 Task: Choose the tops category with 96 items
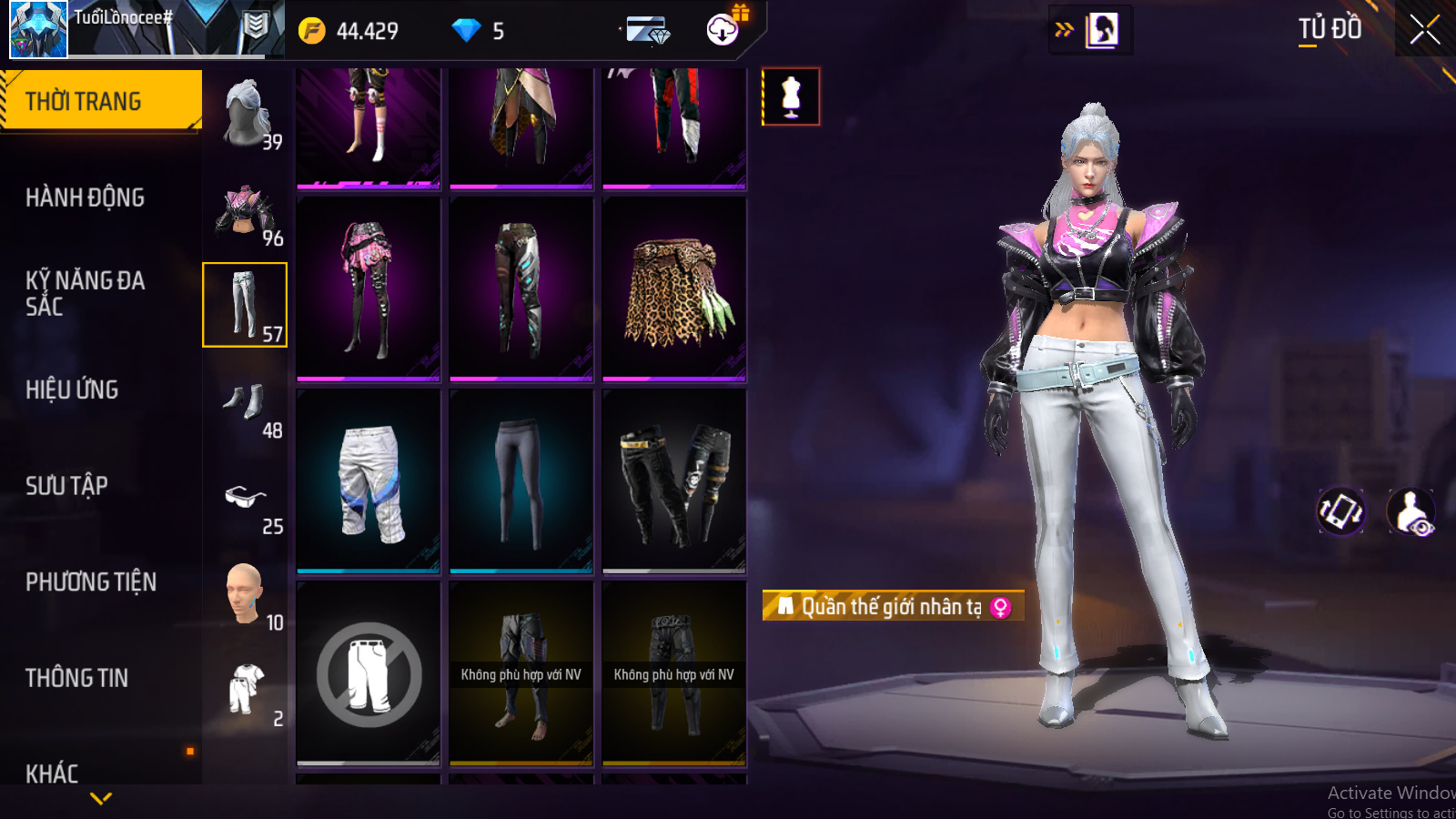(x=245, y=210)
